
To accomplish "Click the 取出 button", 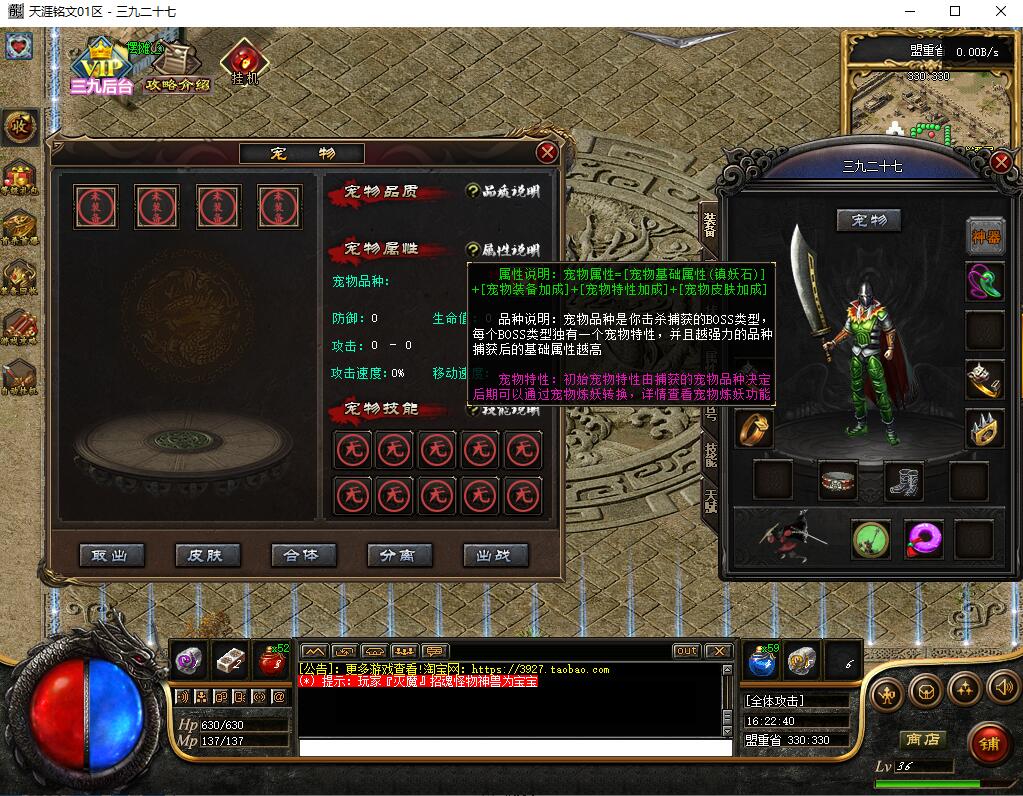I will pos(111,555).
